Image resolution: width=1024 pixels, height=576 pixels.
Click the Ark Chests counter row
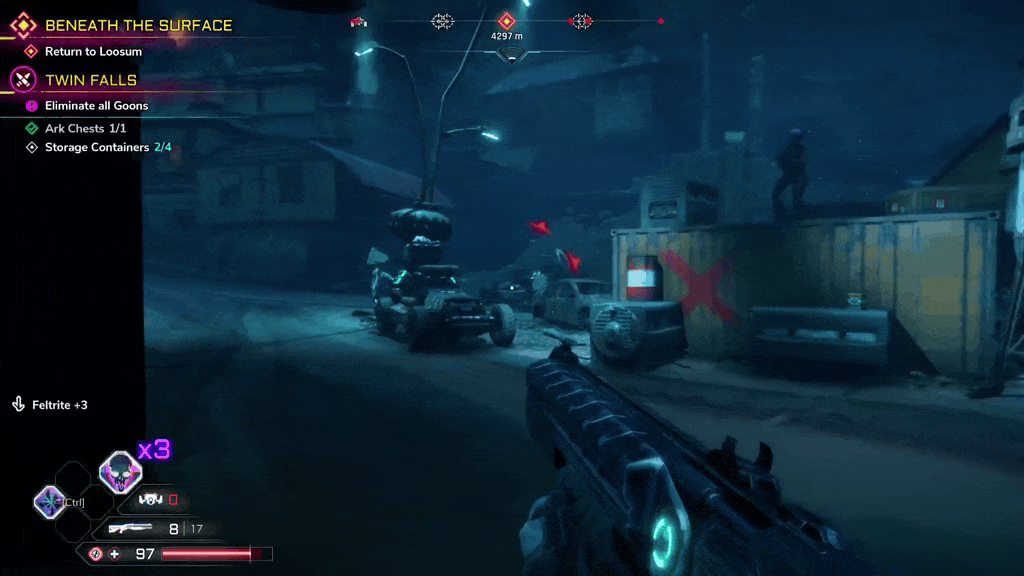(x=85, y=129)
